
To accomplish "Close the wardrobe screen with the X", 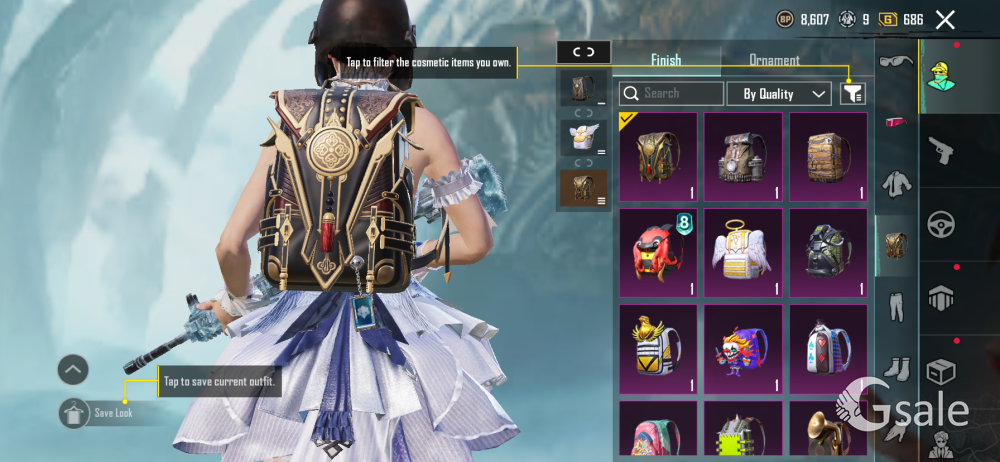I will [945, 19].
